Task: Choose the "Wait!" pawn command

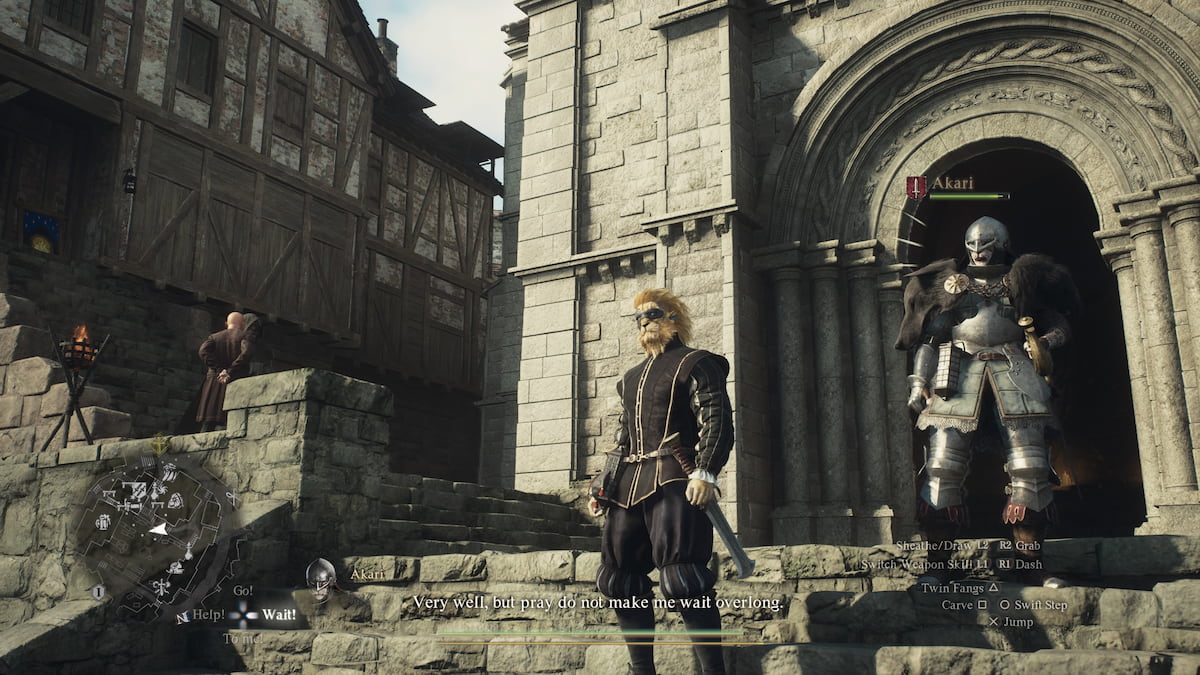Action: 279,614
